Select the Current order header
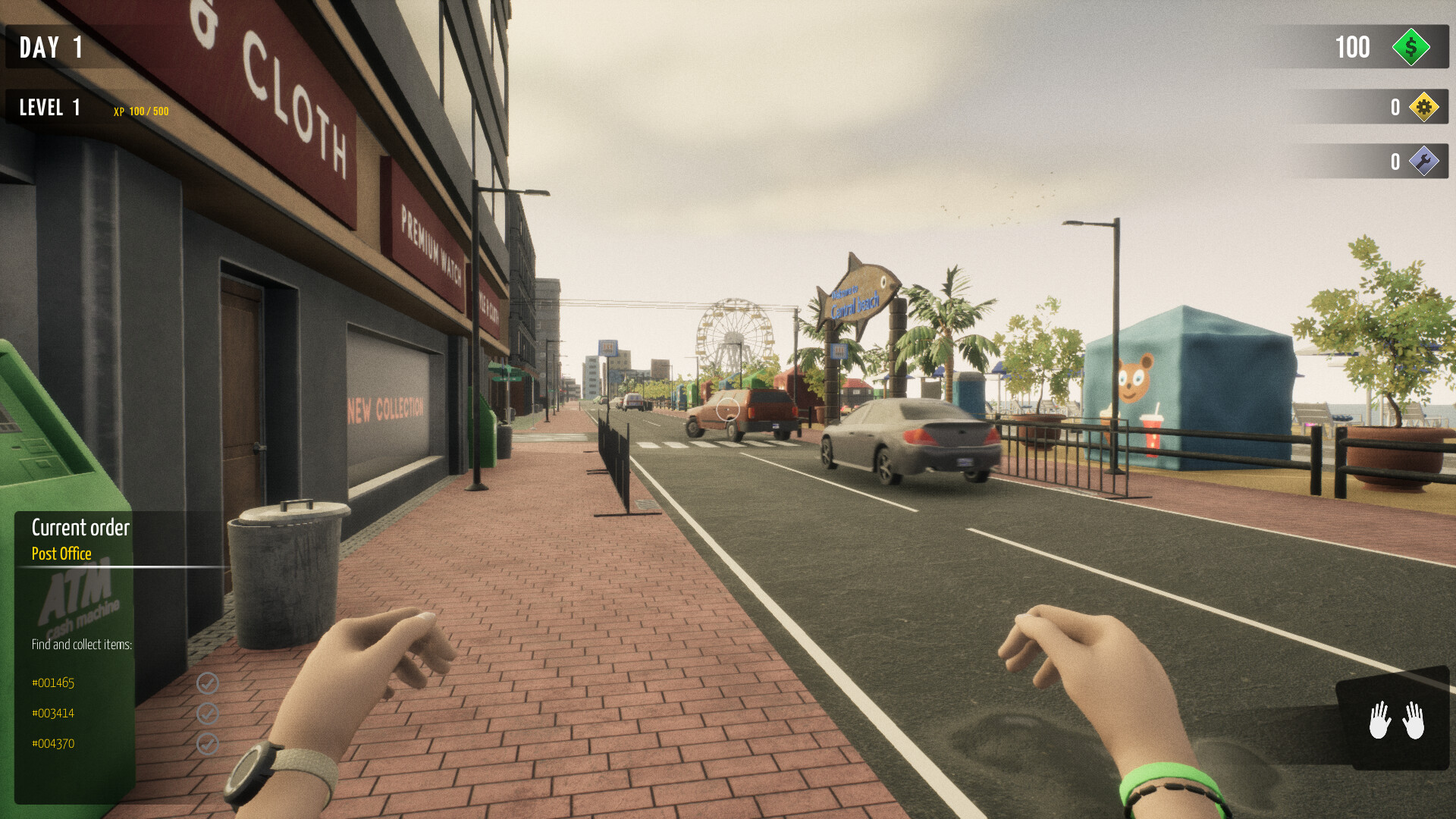This screenshot has height=819, width=1456. (80, 527)
